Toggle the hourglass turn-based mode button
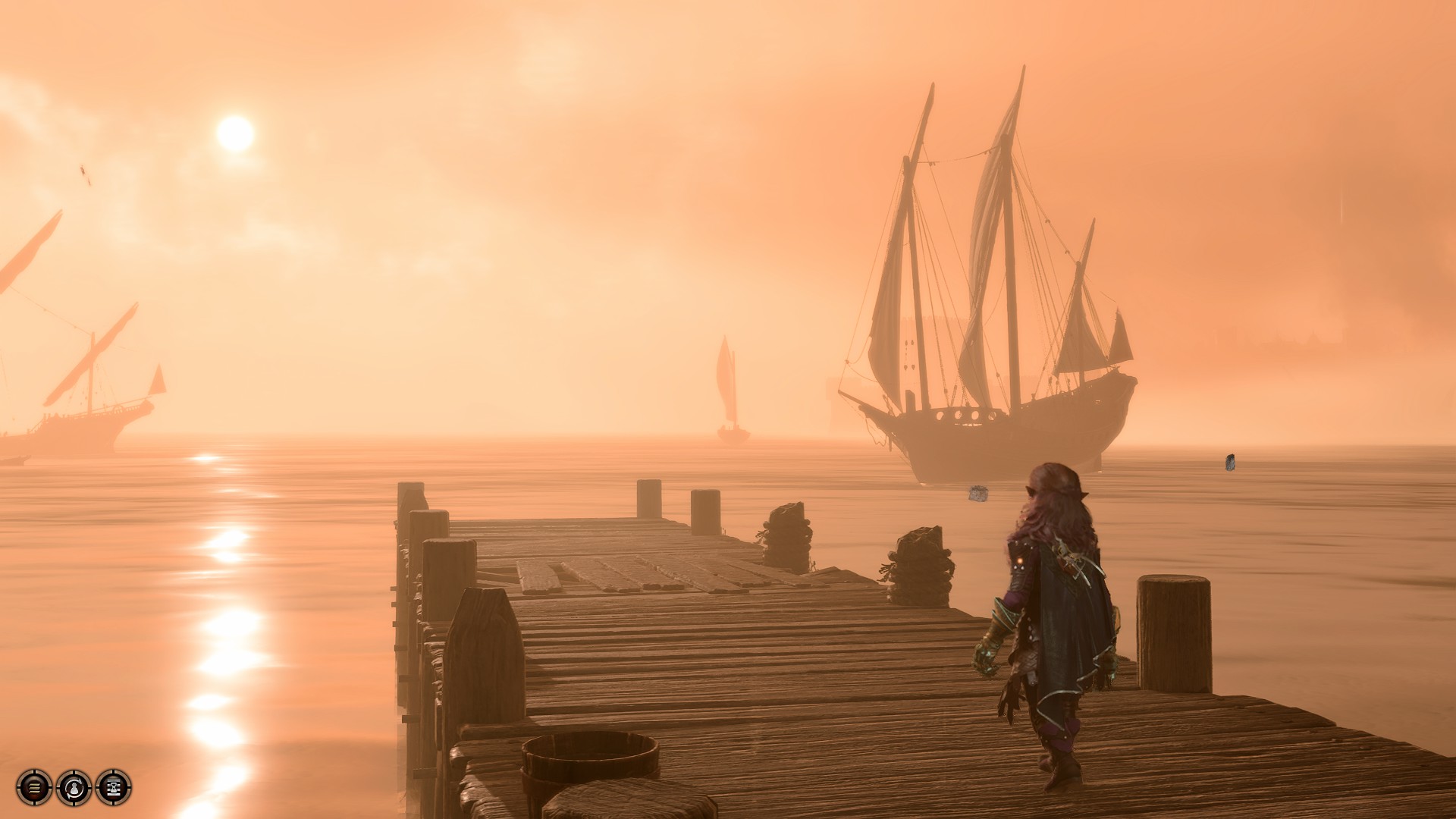 (x=114, y=787)
